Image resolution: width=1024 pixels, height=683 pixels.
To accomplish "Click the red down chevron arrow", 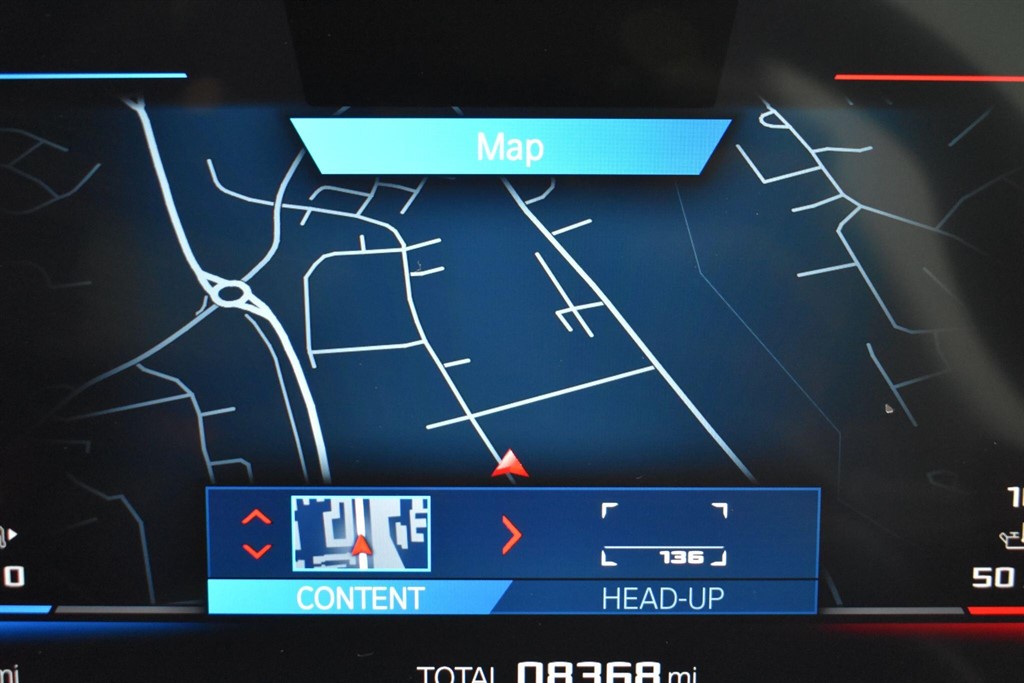I will coord(256,550).
